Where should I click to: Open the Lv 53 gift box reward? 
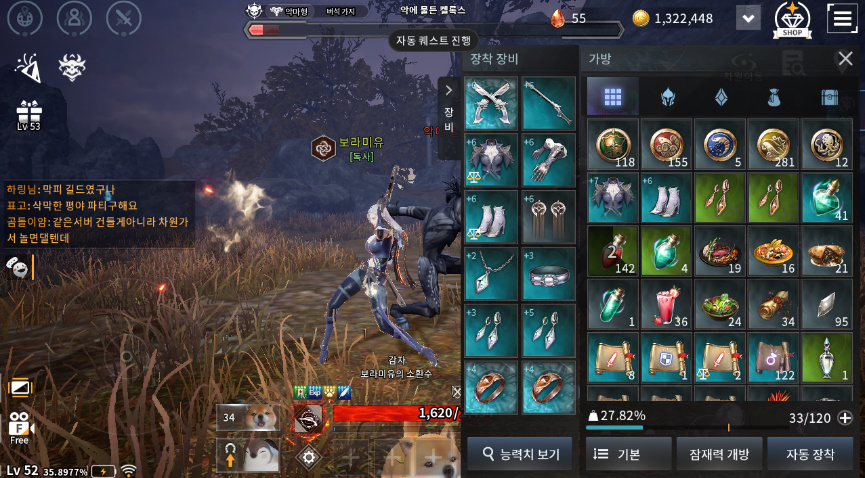(x=28, y=113)
